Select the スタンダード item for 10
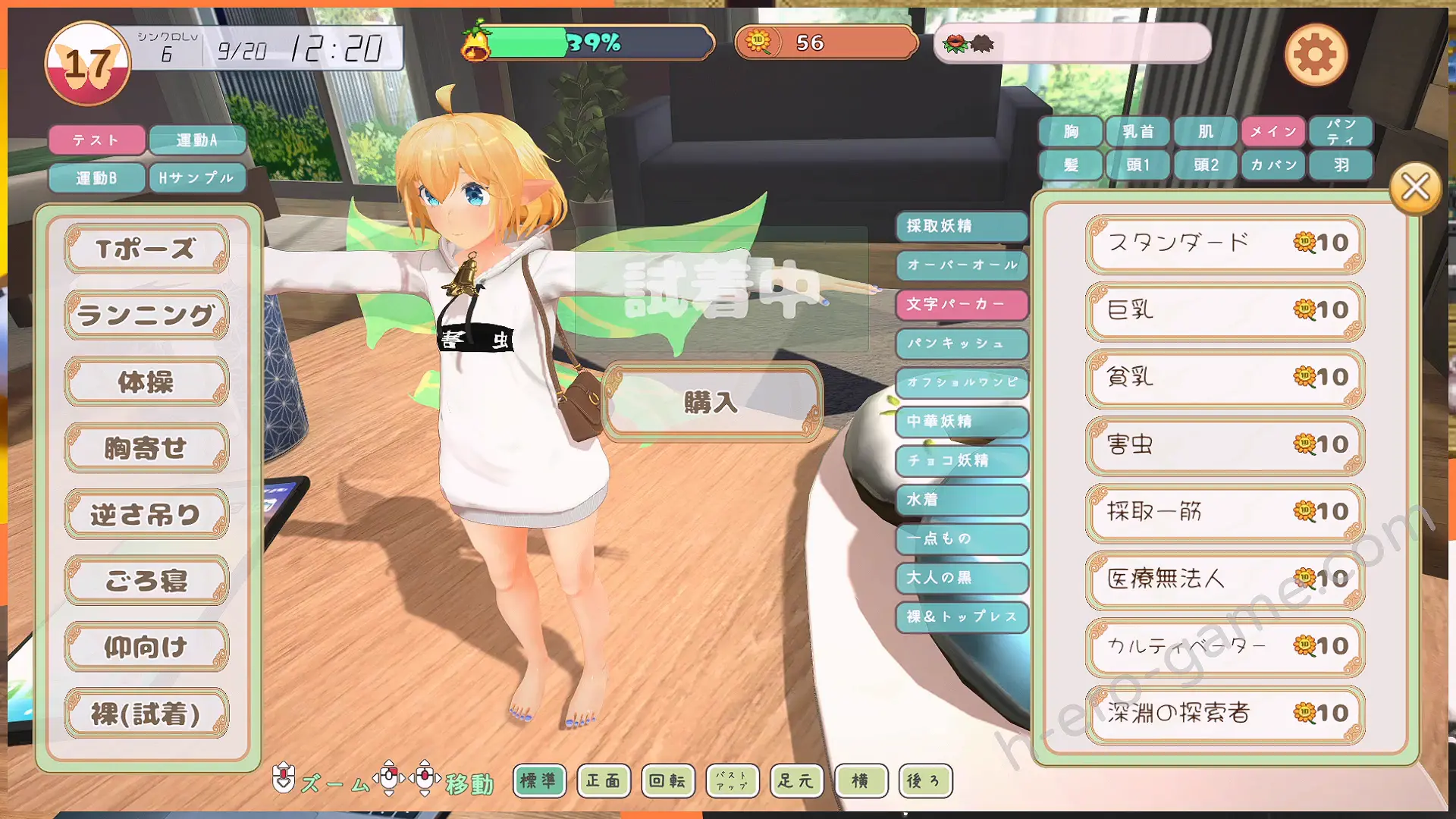 (x=1225, y=243)
